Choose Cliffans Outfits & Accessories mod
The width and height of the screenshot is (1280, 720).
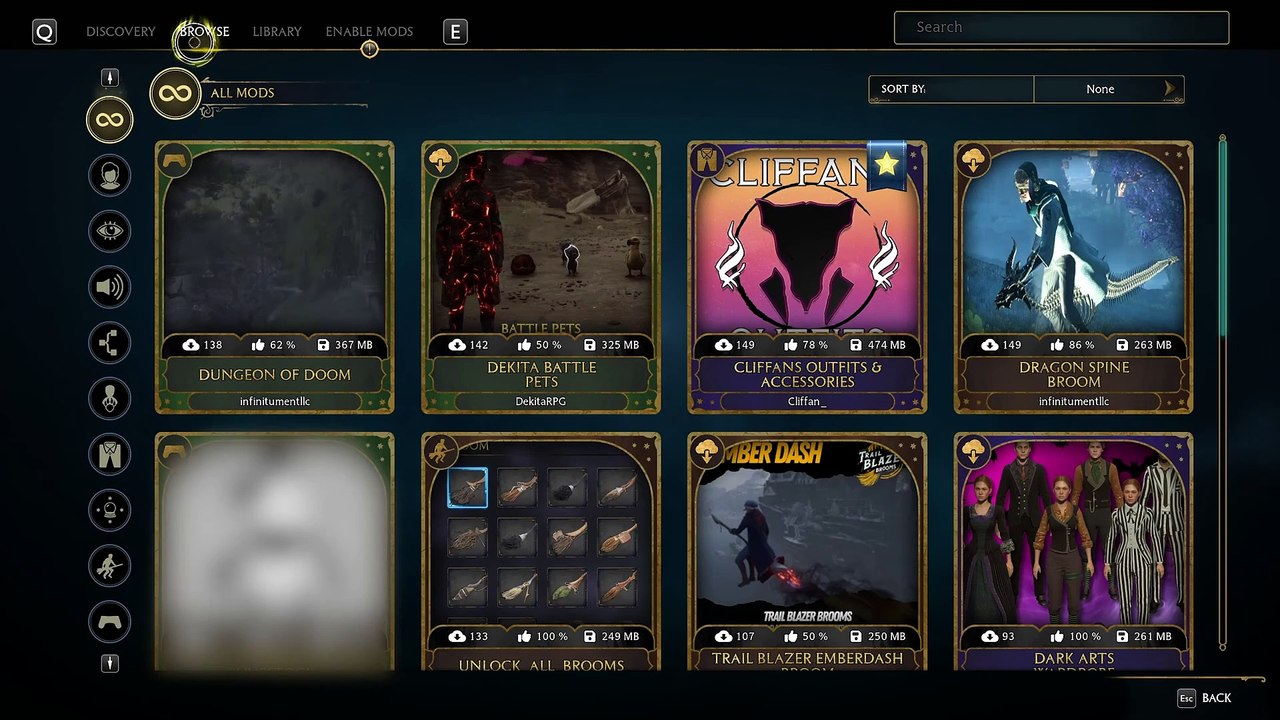point(807,277)
